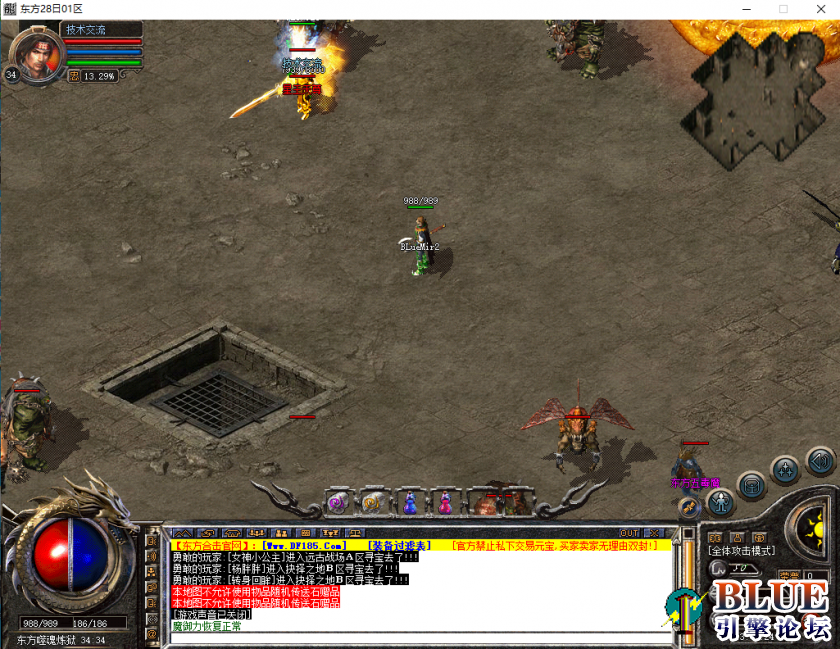Click the chat text input line

click(420, 637)
